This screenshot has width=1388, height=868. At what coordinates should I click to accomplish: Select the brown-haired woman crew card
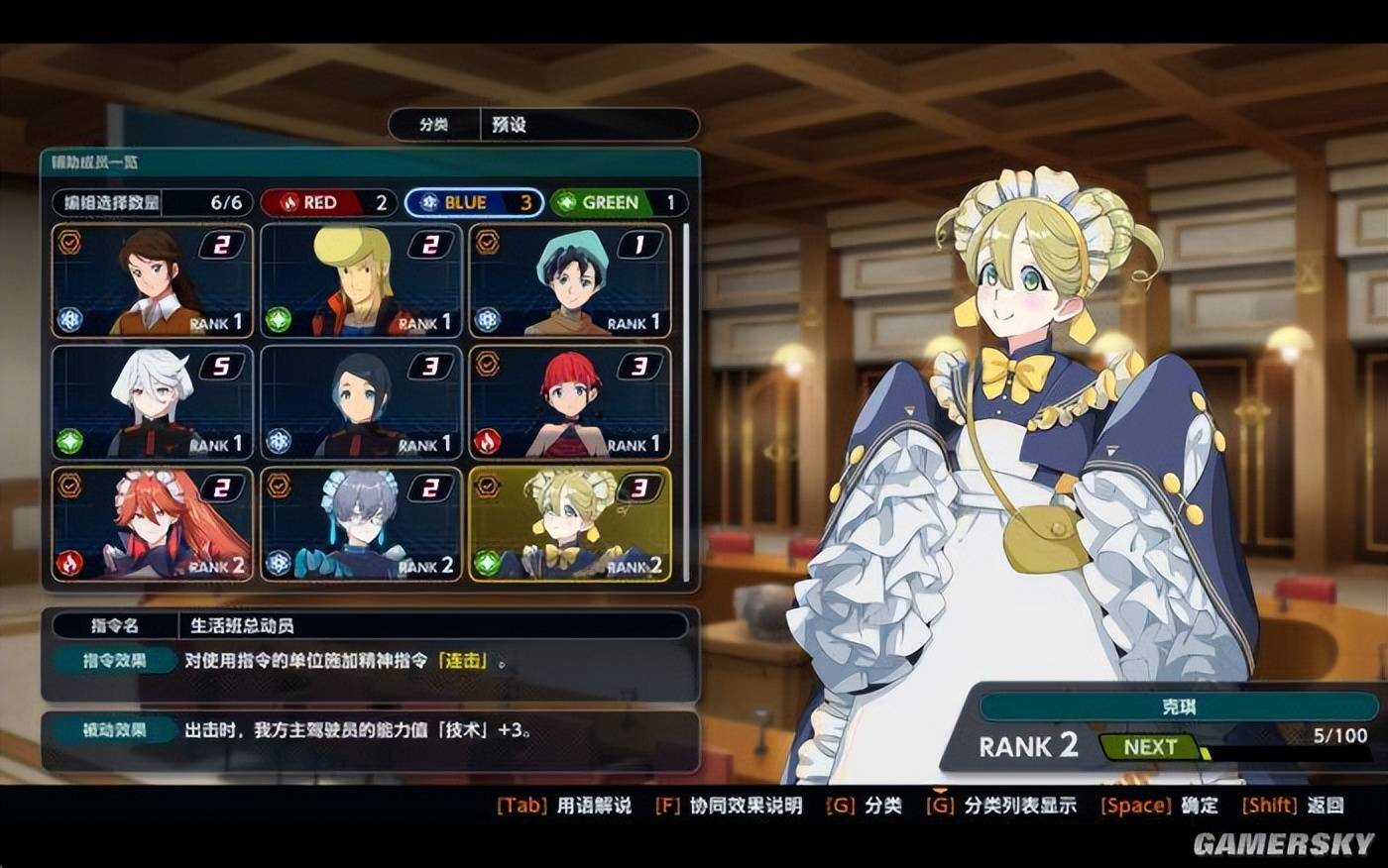click(153, 280)
